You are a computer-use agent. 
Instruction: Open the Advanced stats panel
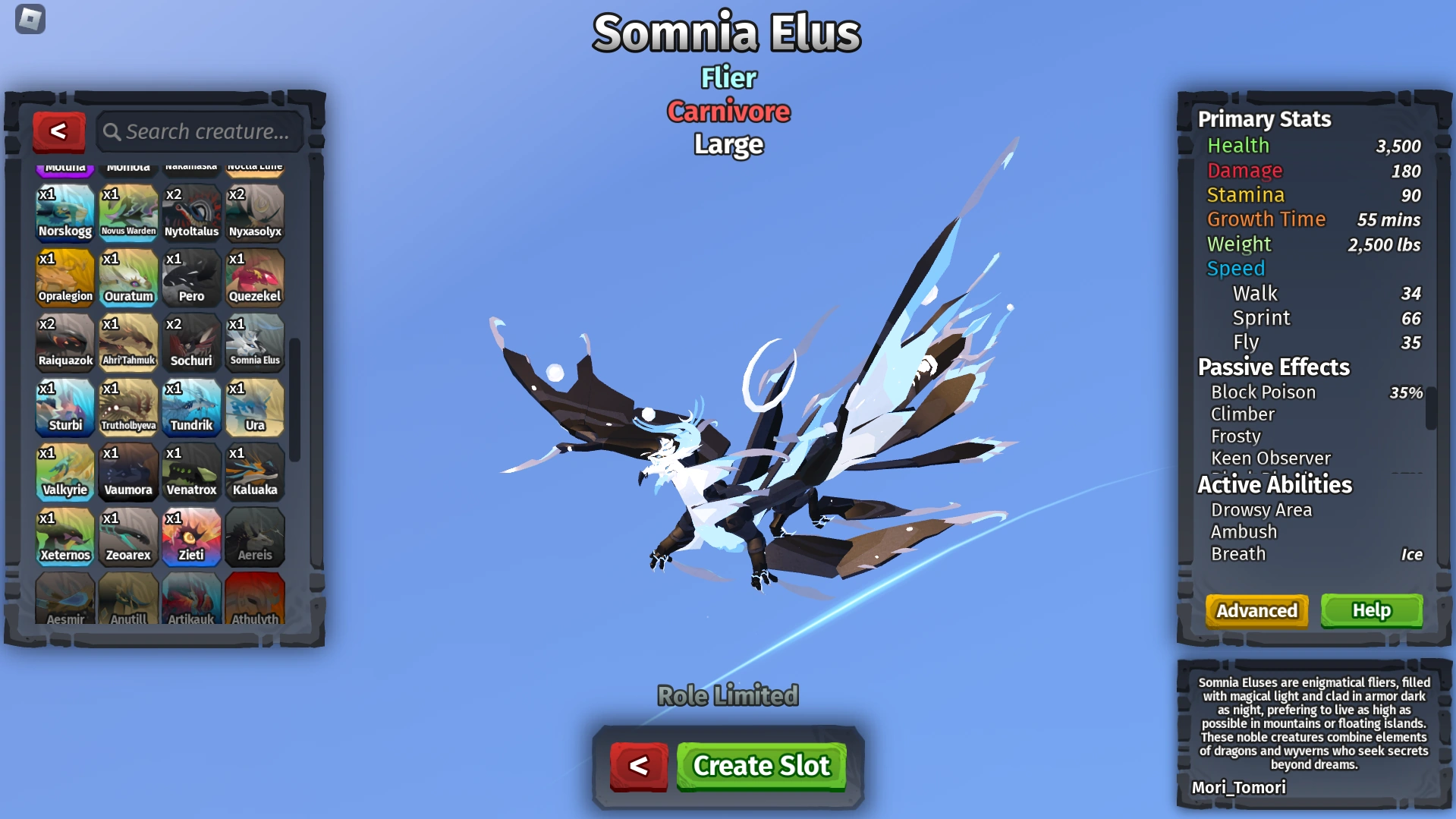point(1256,610)
